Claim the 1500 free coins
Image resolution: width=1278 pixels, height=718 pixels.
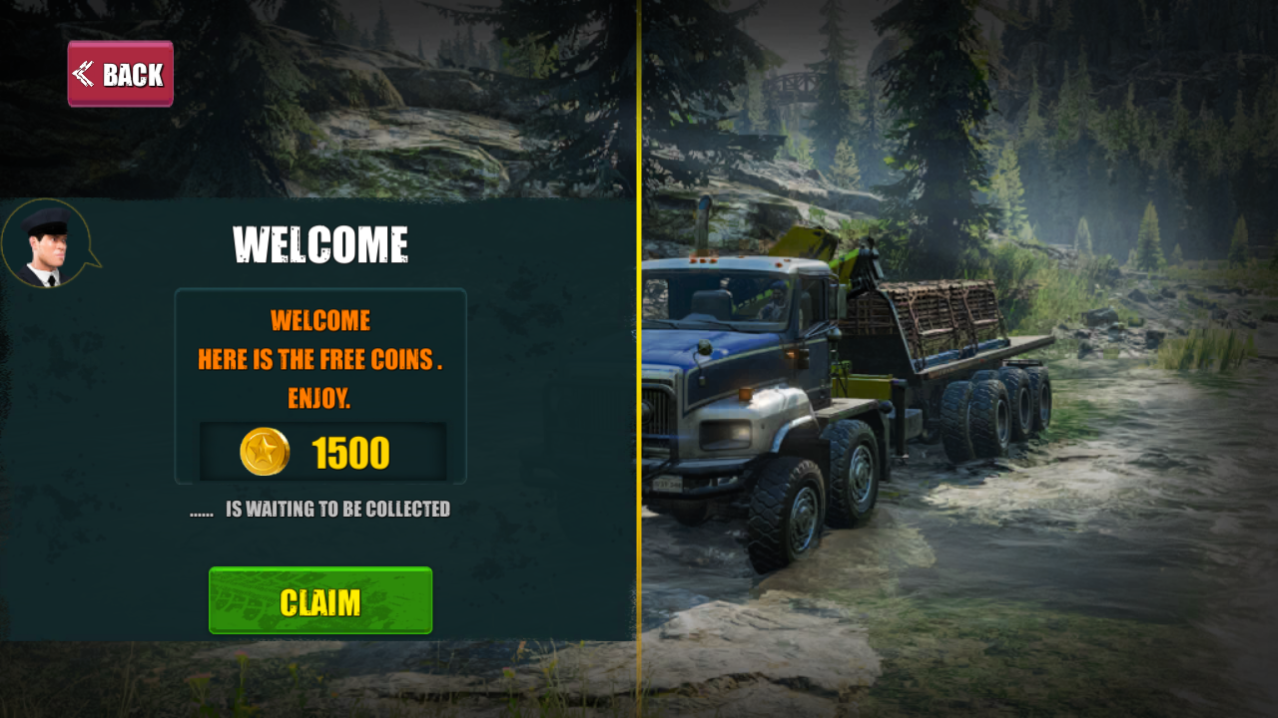click(x=320, y=601)
